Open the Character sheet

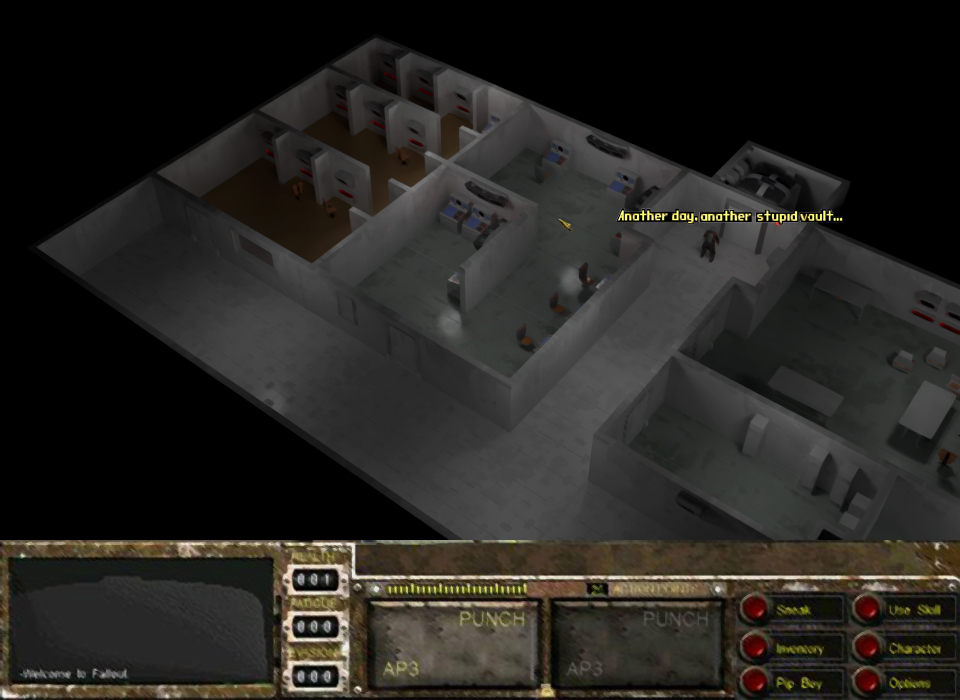[x=870, y=648]
